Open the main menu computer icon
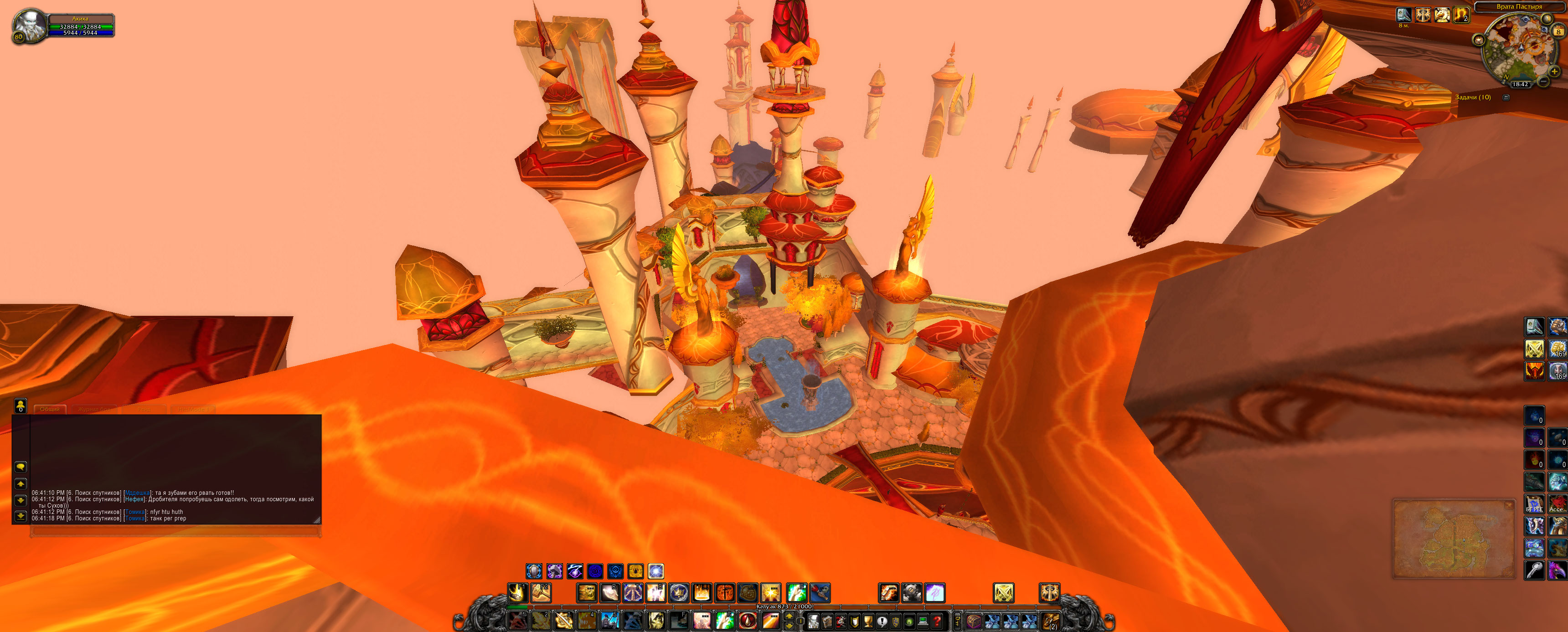The image size is (1568, 632). point(923,621)
